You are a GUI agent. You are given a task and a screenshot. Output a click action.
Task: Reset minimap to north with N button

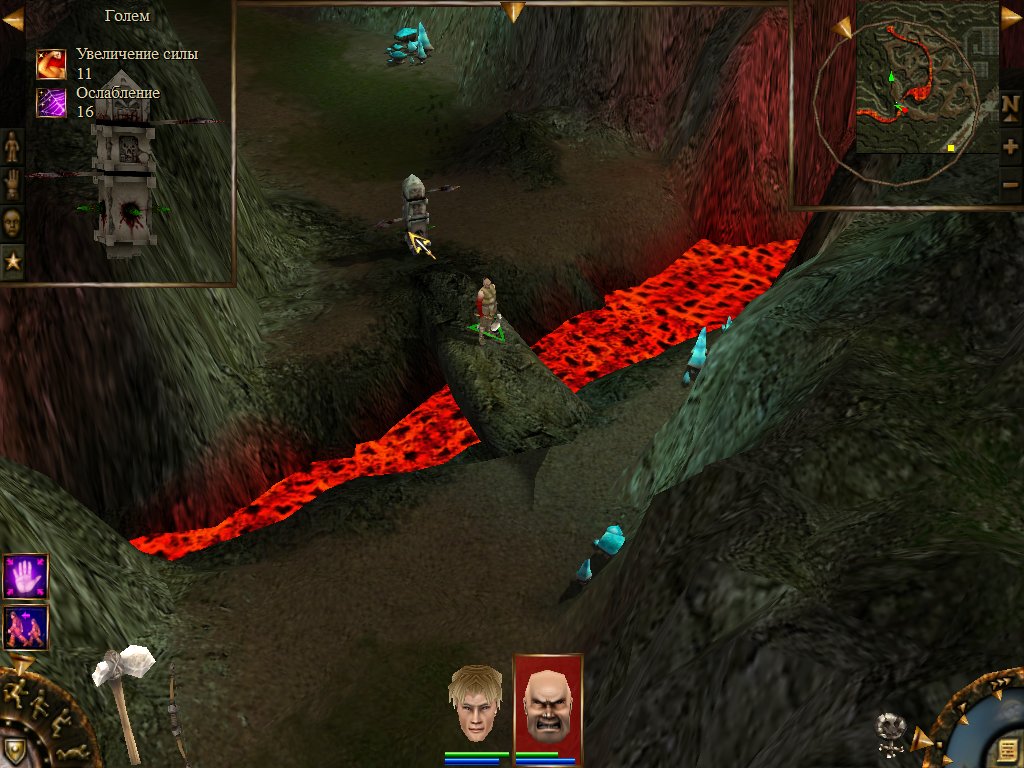point(1010,105)
